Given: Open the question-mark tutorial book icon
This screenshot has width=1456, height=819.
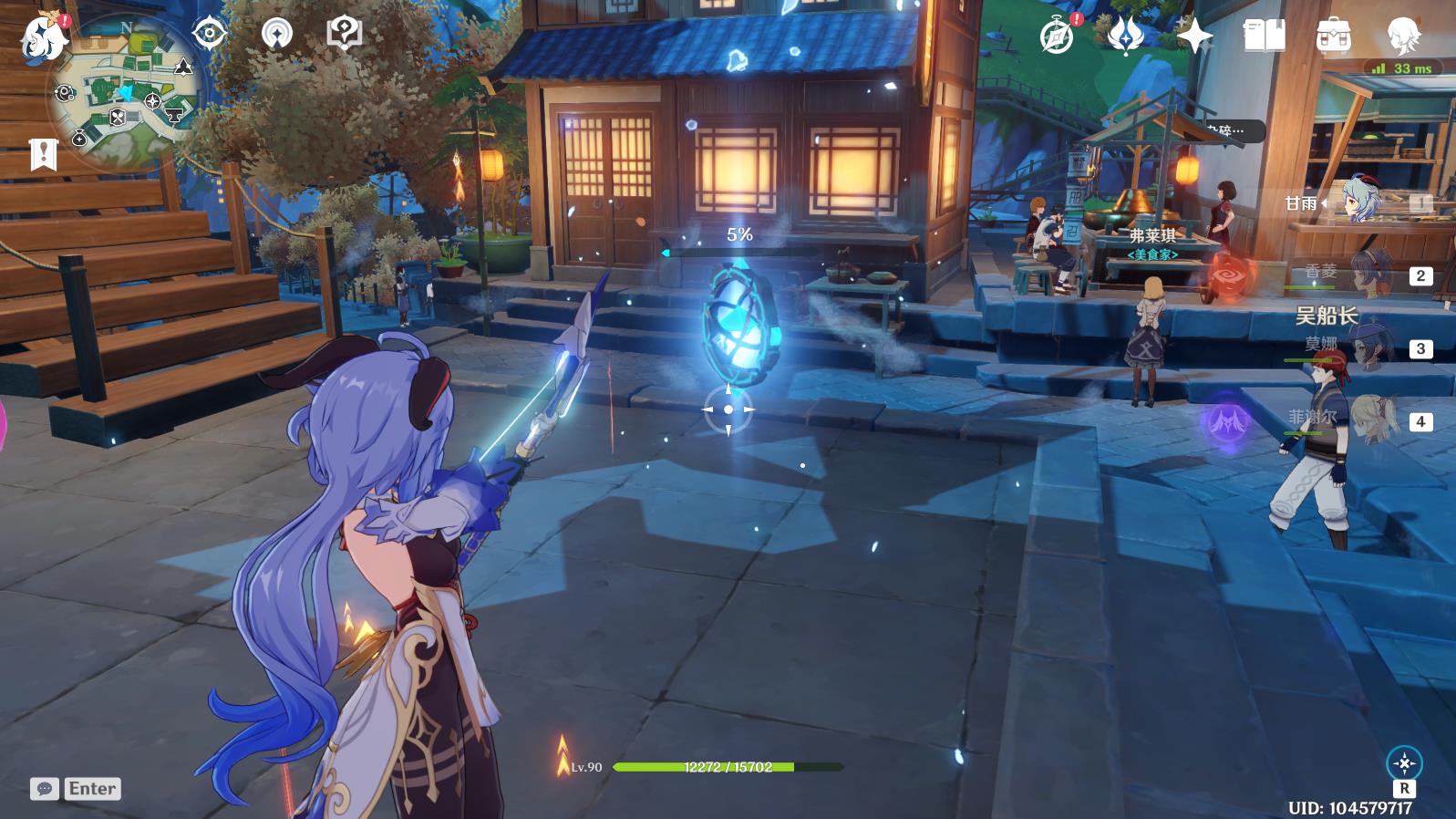Looking at the screenshot, I should click(344, 34).
